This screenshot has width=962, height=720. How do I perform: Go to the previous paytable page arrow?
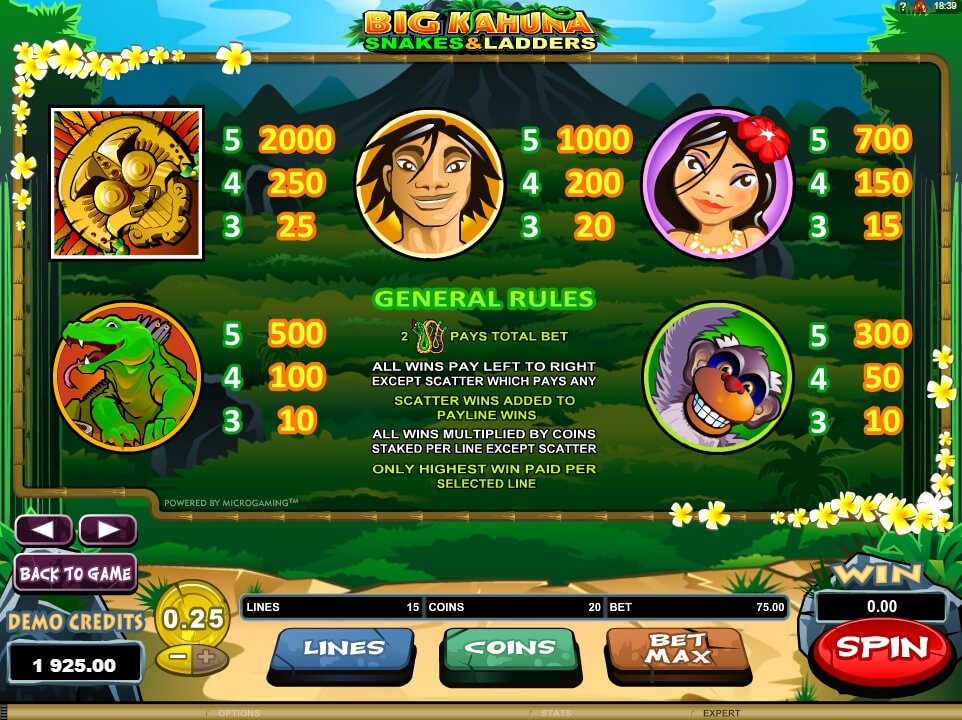(x=43, y=530)
